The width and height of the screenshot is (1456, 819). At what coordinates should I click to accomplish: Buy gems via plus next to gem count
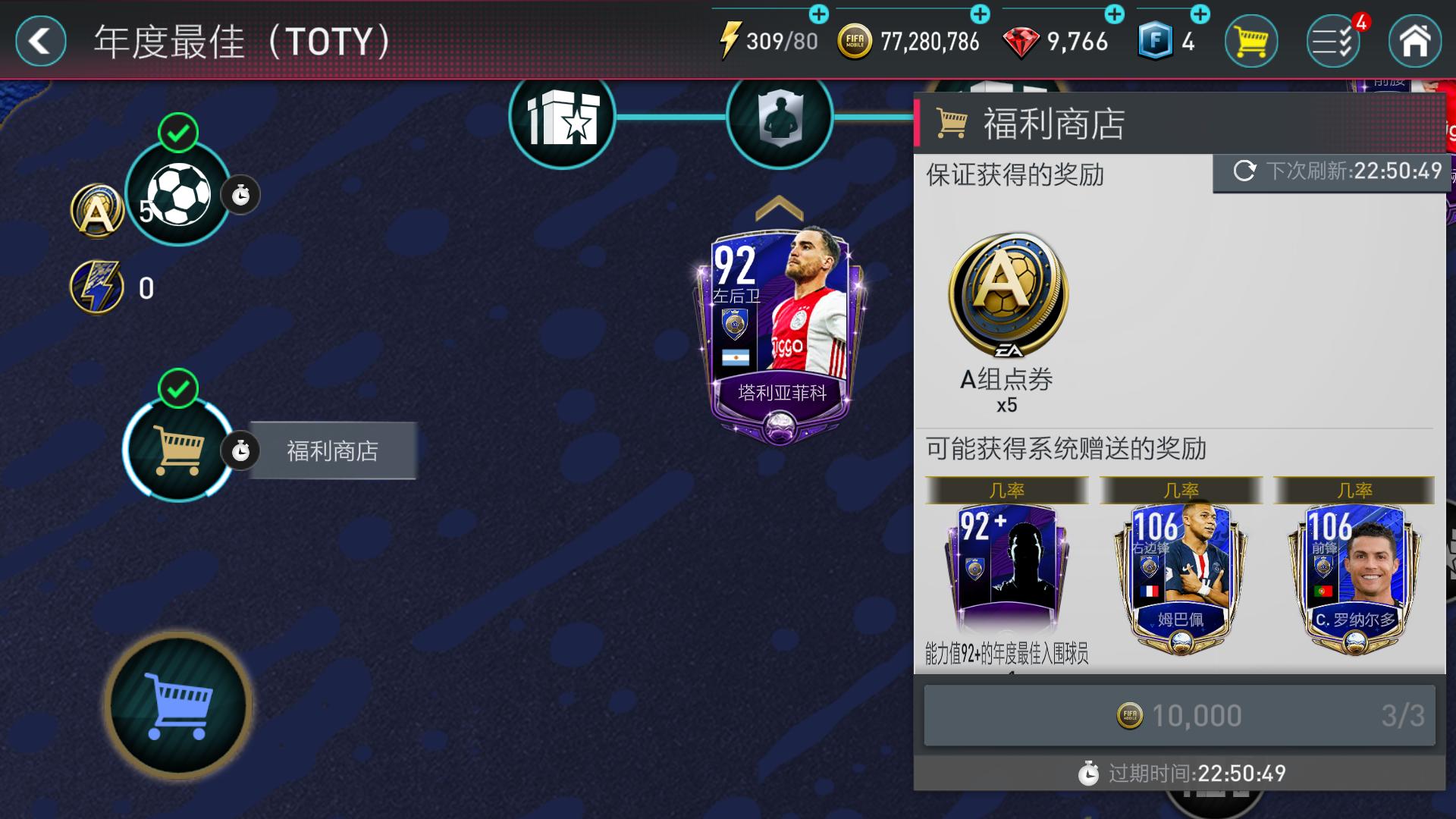[x=1112, y=13]
